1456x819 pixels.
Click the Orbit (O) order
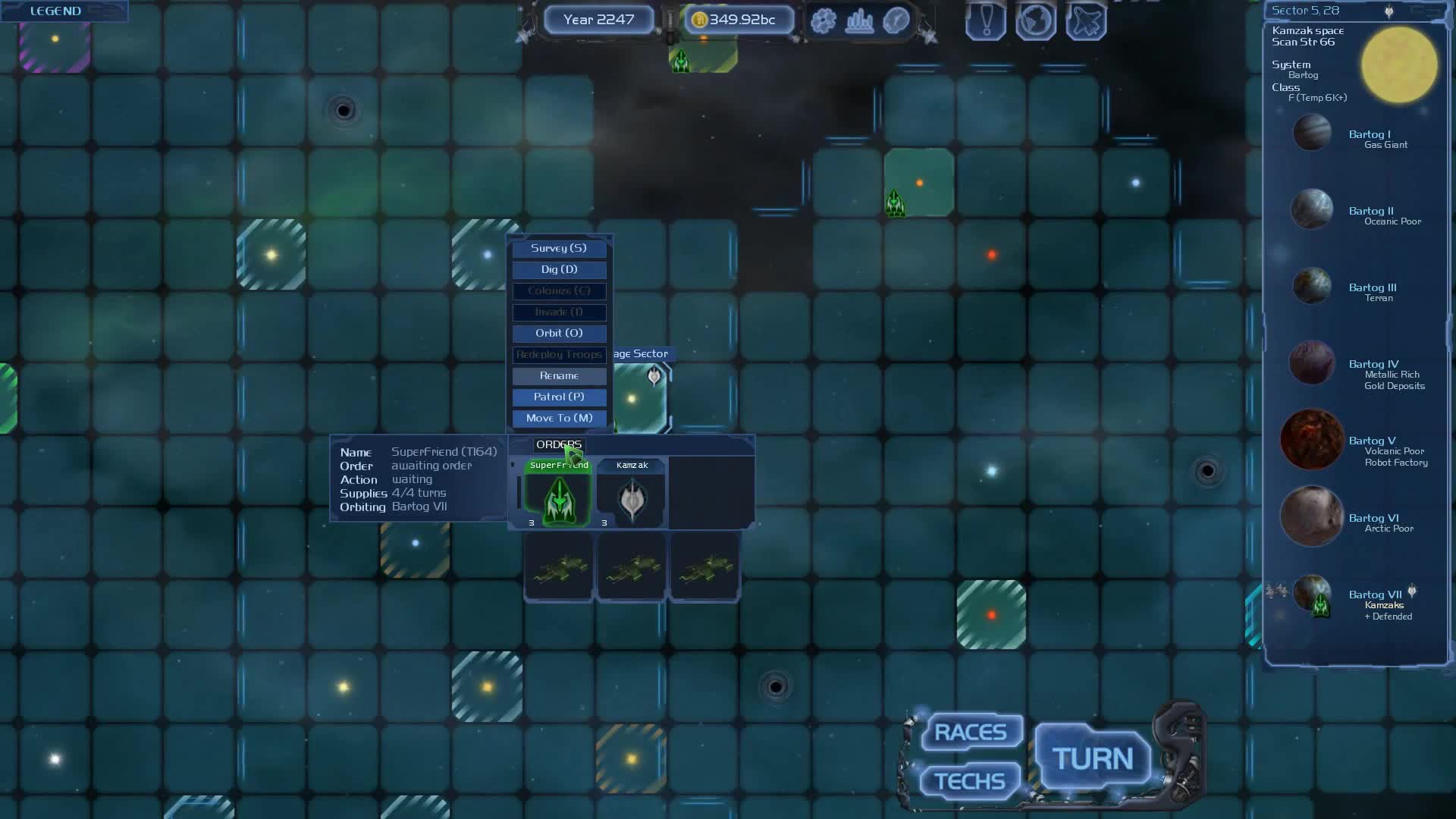point(559,333)
